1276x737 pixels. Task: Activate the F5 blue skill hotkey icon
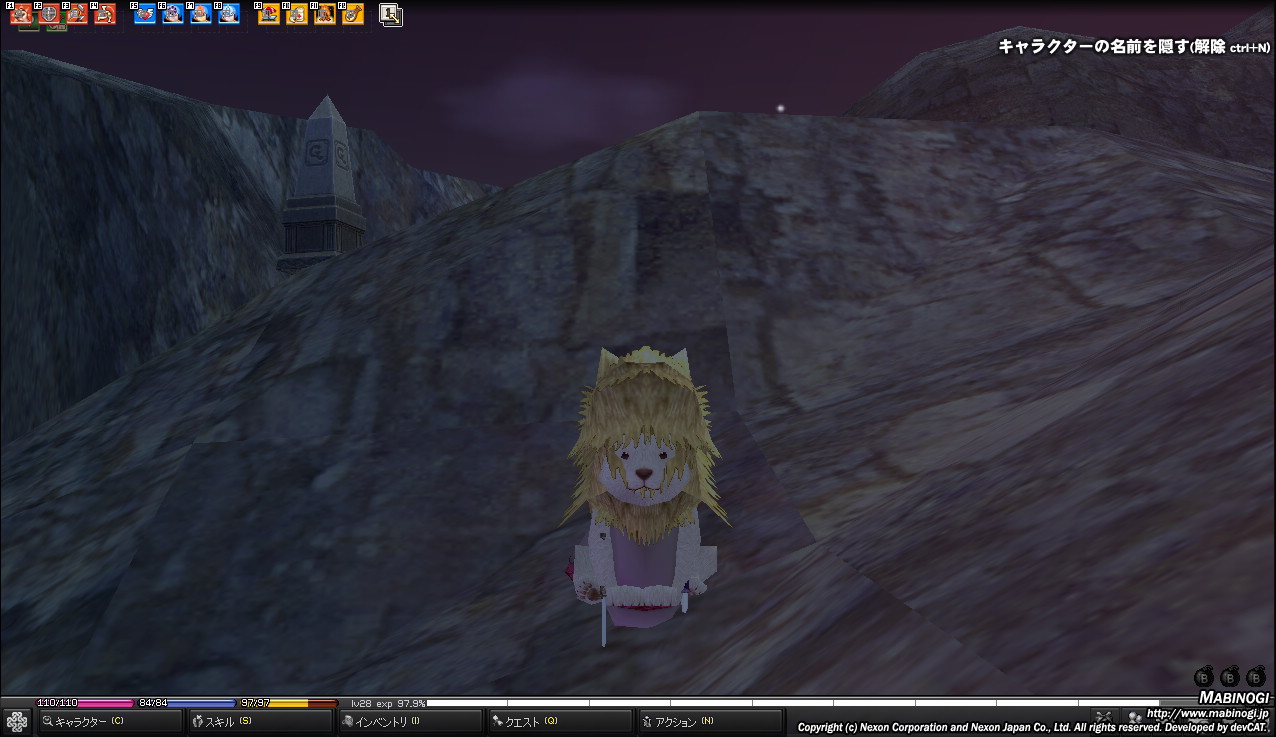pyautogui.click(x=145, y=14)
